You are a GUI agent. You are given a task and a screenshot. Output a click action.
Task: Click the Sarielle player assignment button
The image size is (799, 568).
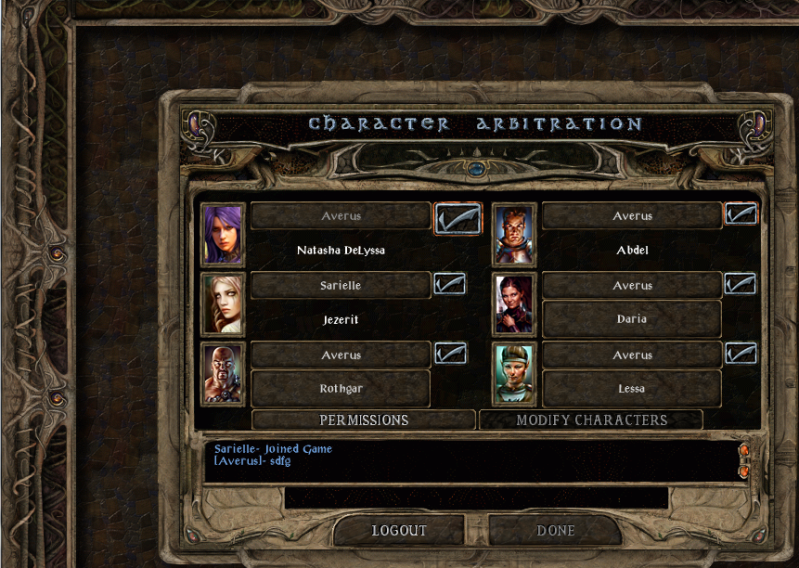tap(340, 285)
